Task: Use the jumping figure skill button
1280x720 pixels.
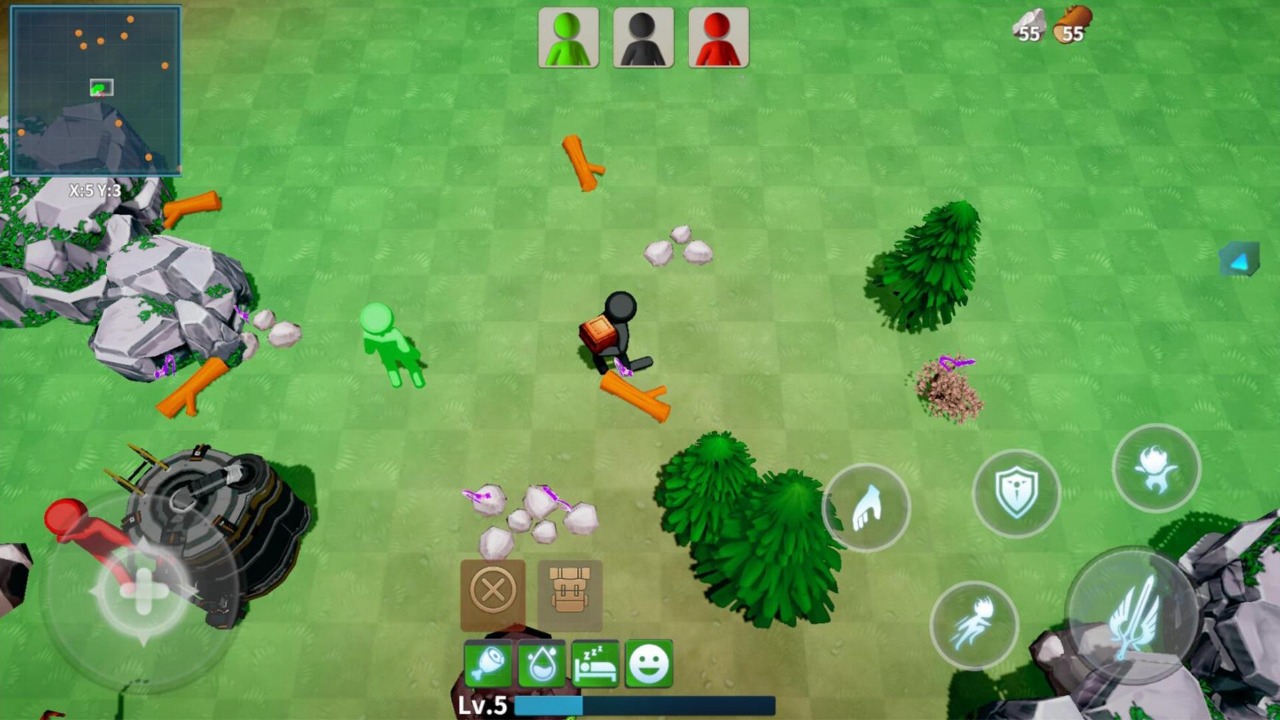Action: (x=1156, y=467)
